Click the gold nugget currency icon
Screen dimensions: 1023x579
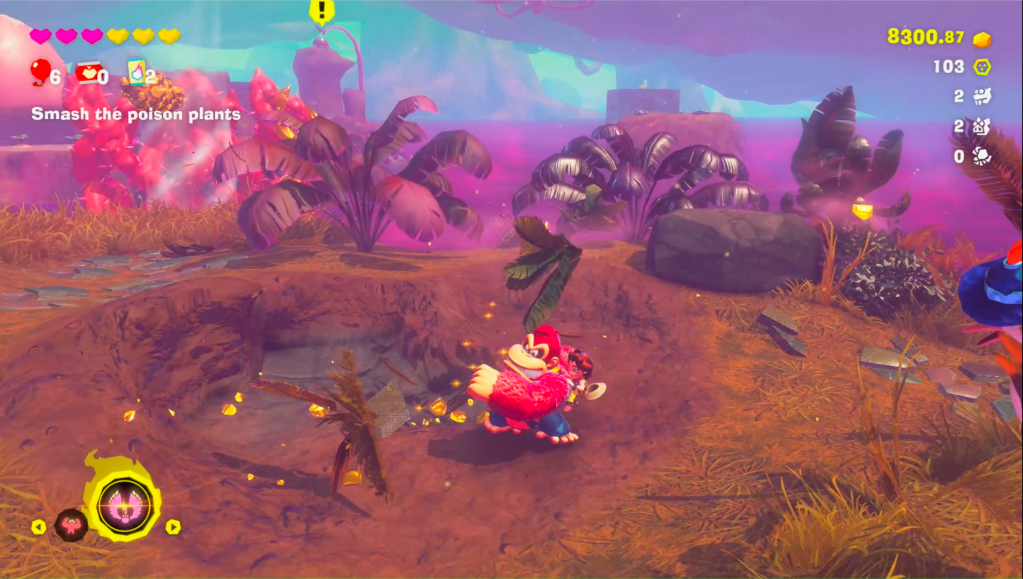coord(982,38)
